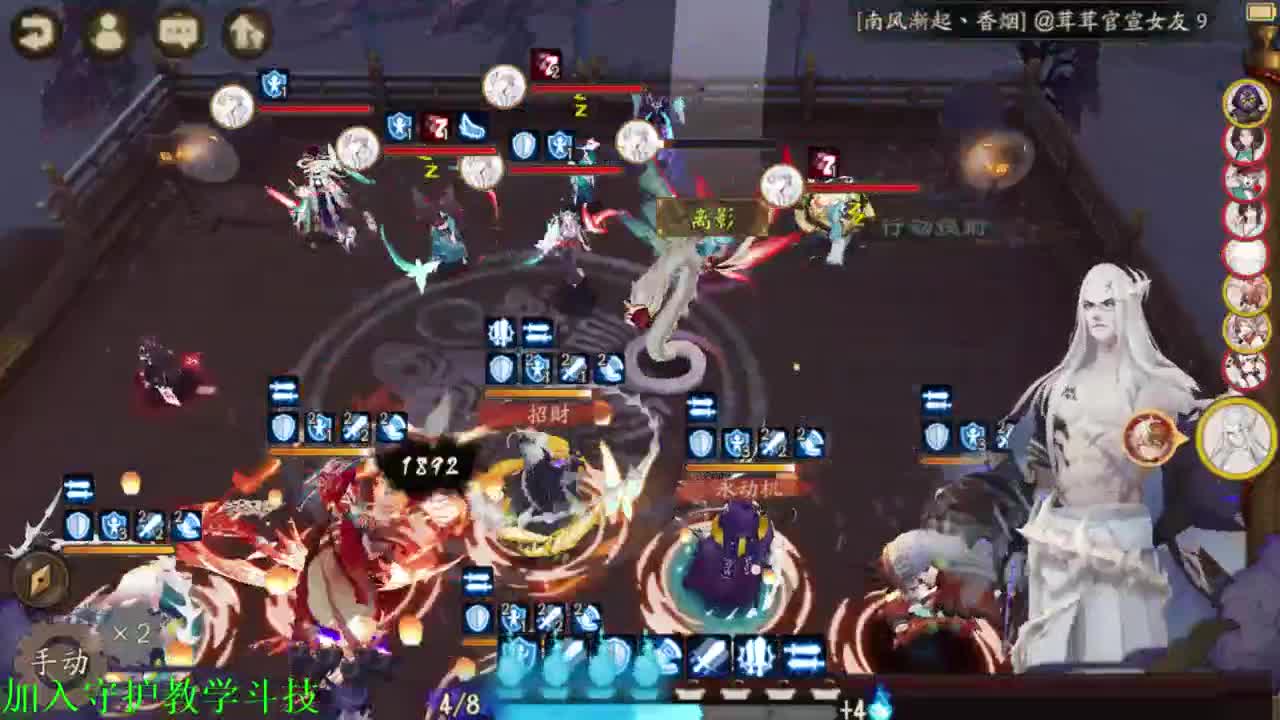
Task: Click the orange progress bar at bottom left
Action: [x=120, y=548]
